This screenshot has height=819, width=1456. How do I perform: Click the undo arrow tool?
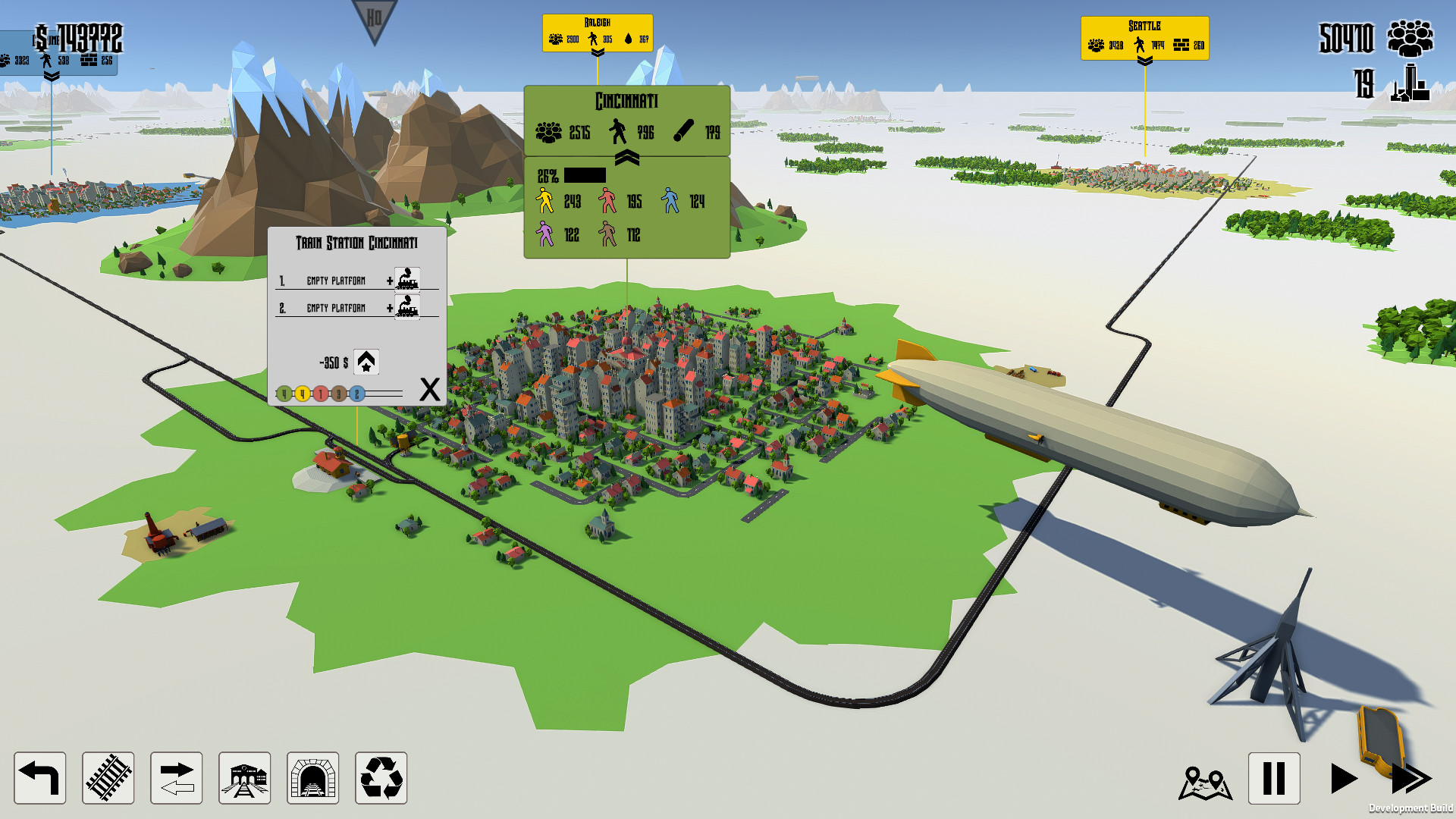(x=39, y=779)
